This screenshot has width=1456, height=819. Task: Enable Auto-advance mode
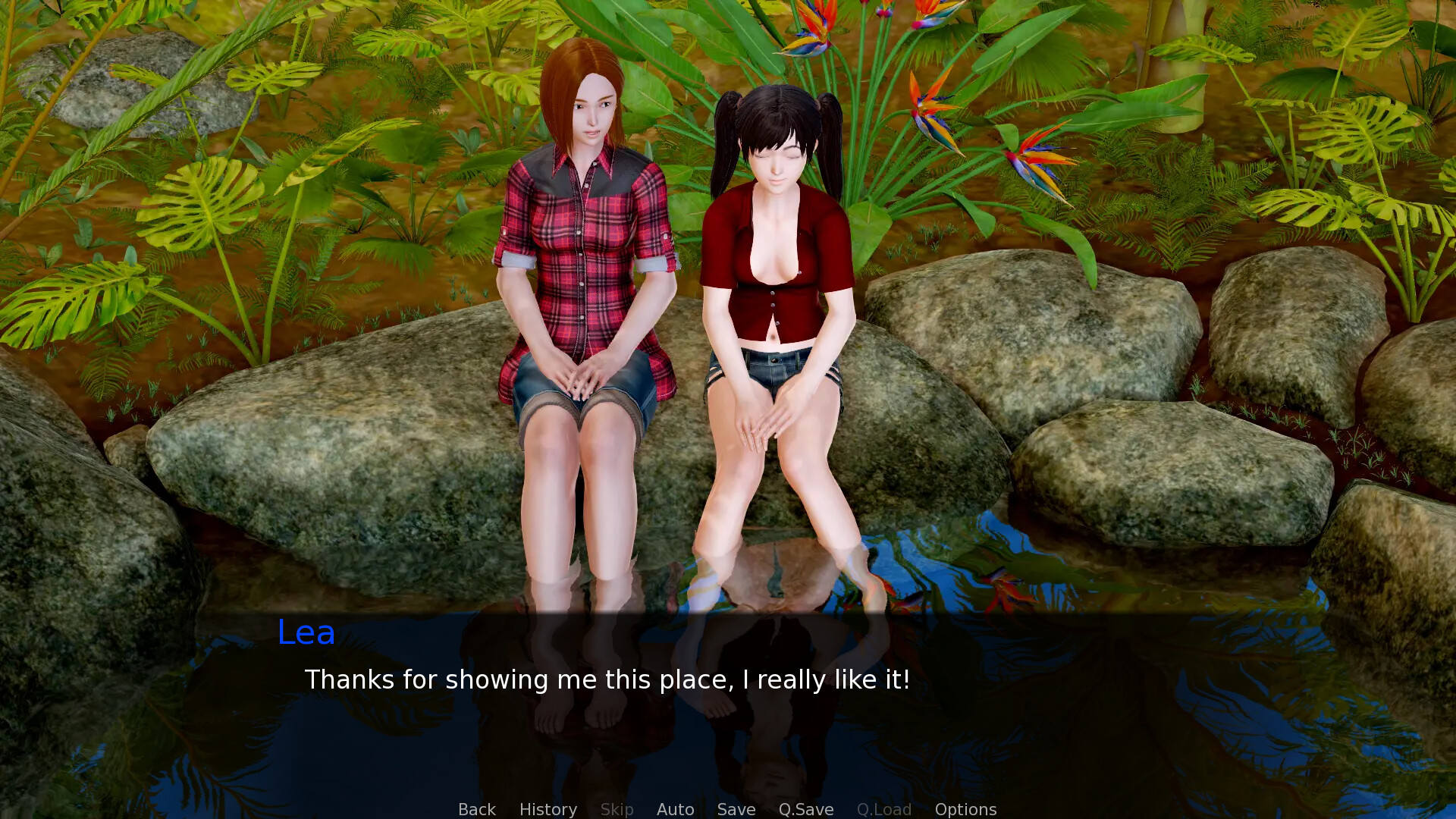point(675,809)
